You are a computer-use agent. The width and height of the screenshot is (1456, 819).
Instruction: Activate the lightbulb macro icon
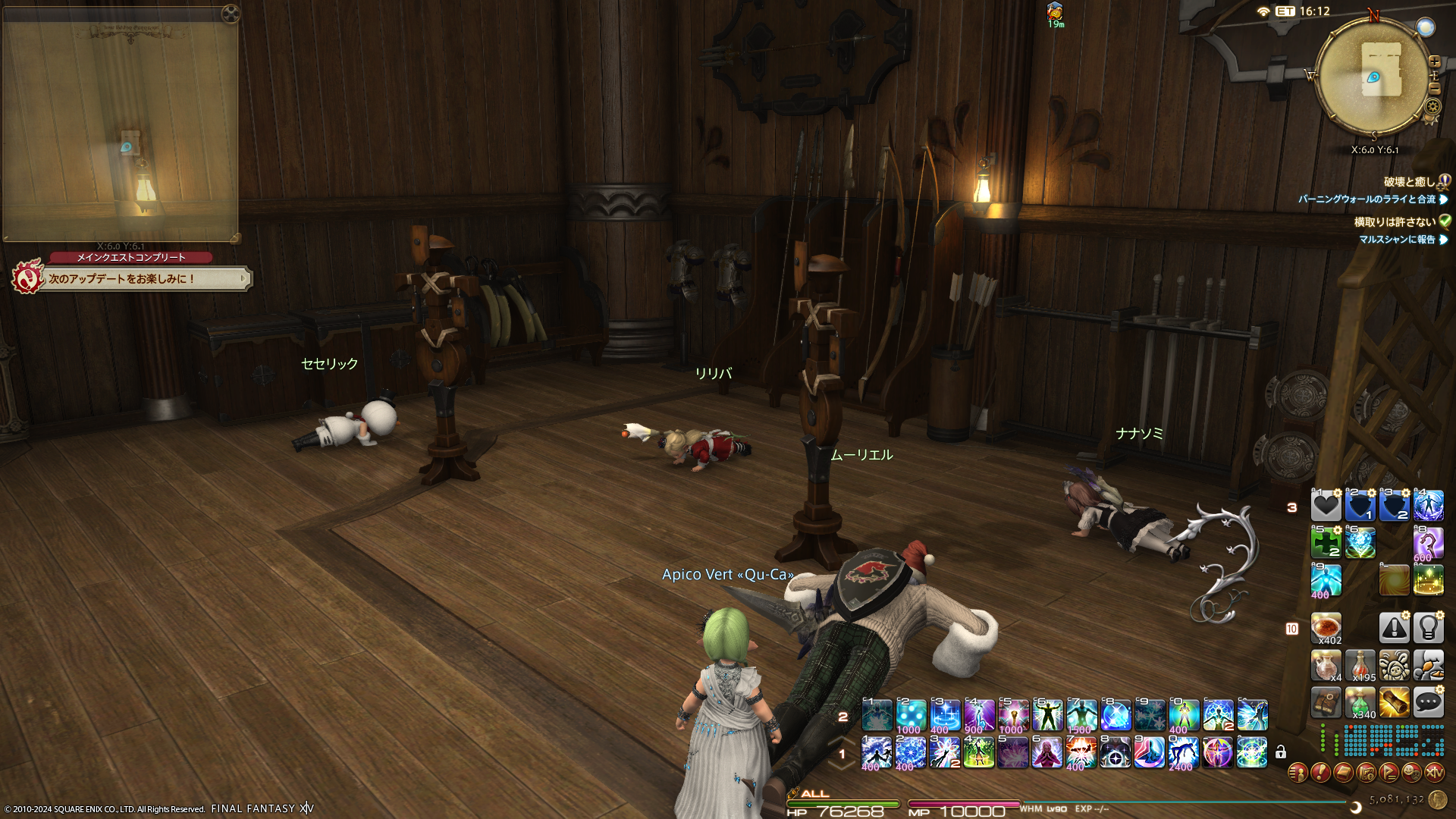click(x=1428, y=628)
